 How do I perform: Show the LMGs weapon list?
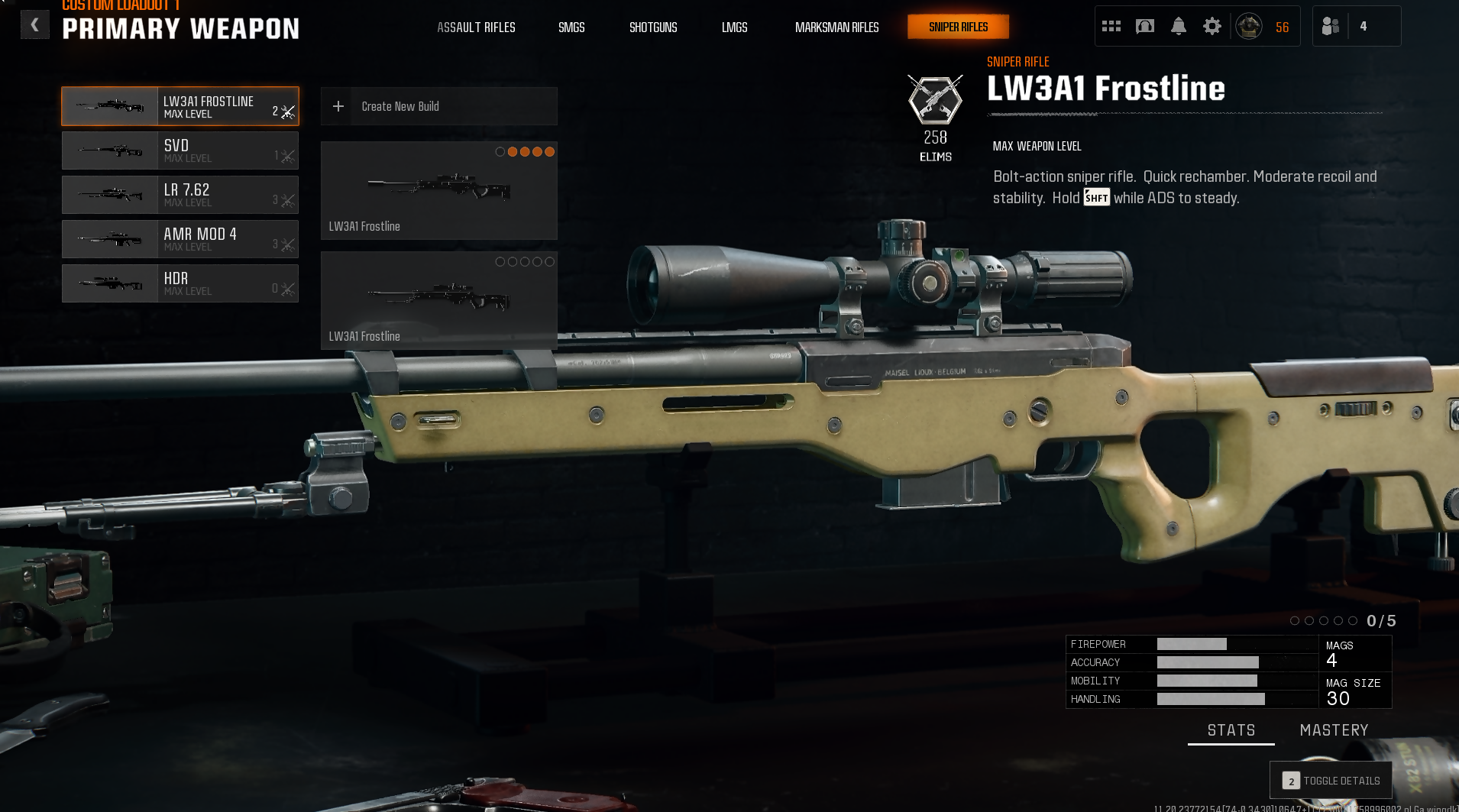coord(734,27)
